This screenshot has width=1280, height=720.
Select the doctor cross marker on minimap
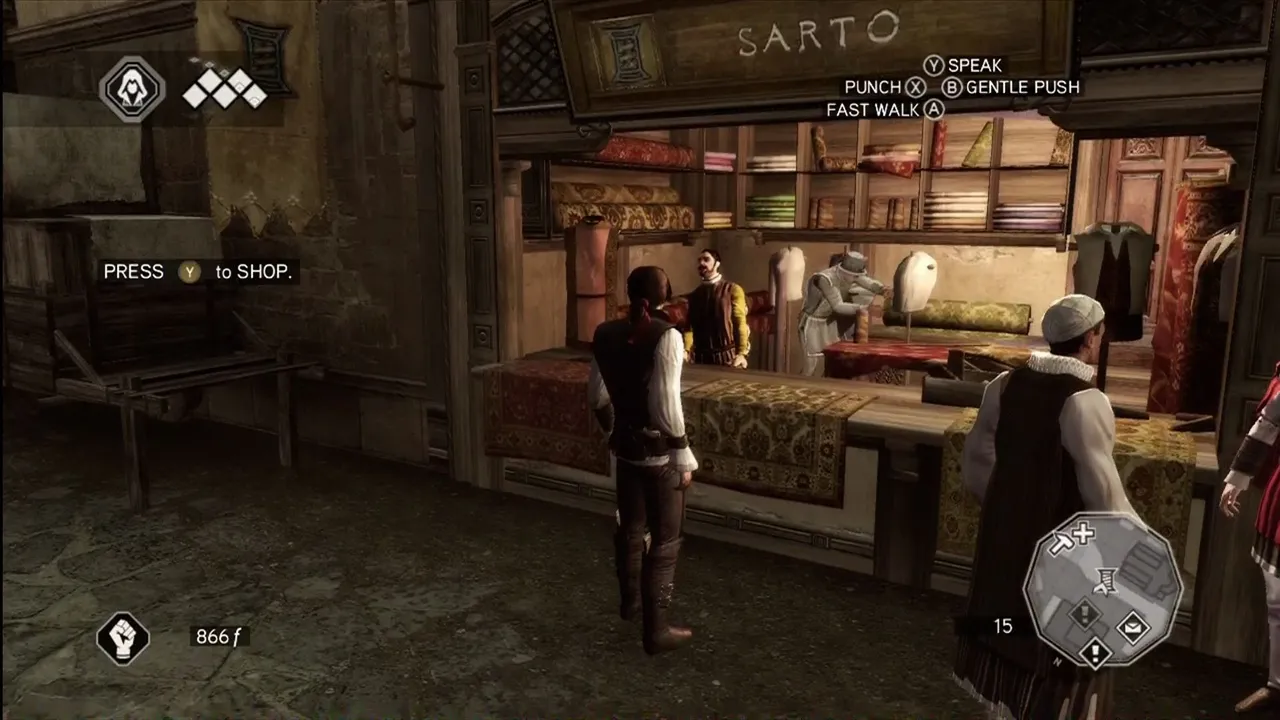click(1082, 533)
